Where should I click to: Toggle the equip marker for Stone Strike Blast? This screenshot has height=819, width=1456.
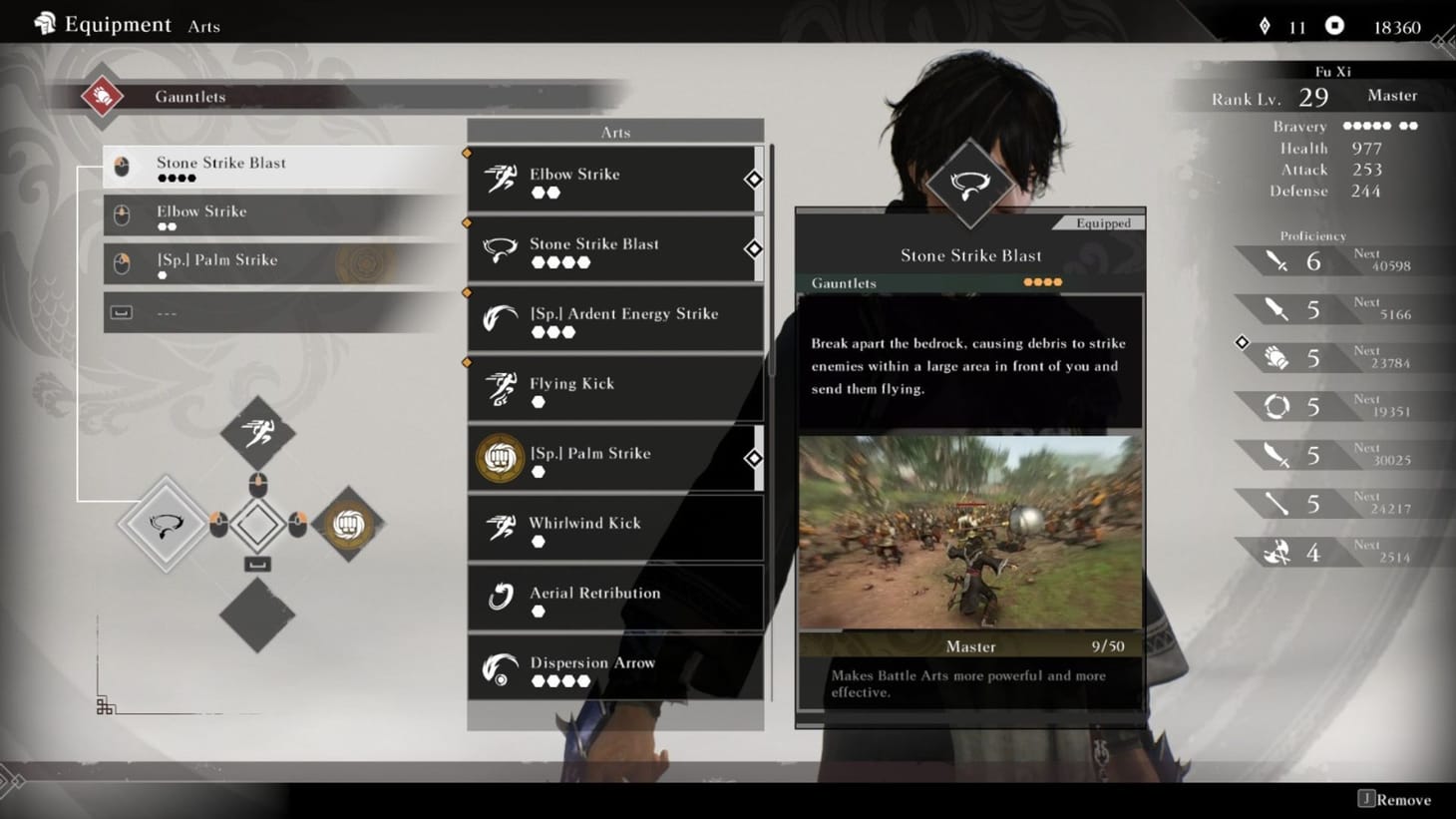754,248
